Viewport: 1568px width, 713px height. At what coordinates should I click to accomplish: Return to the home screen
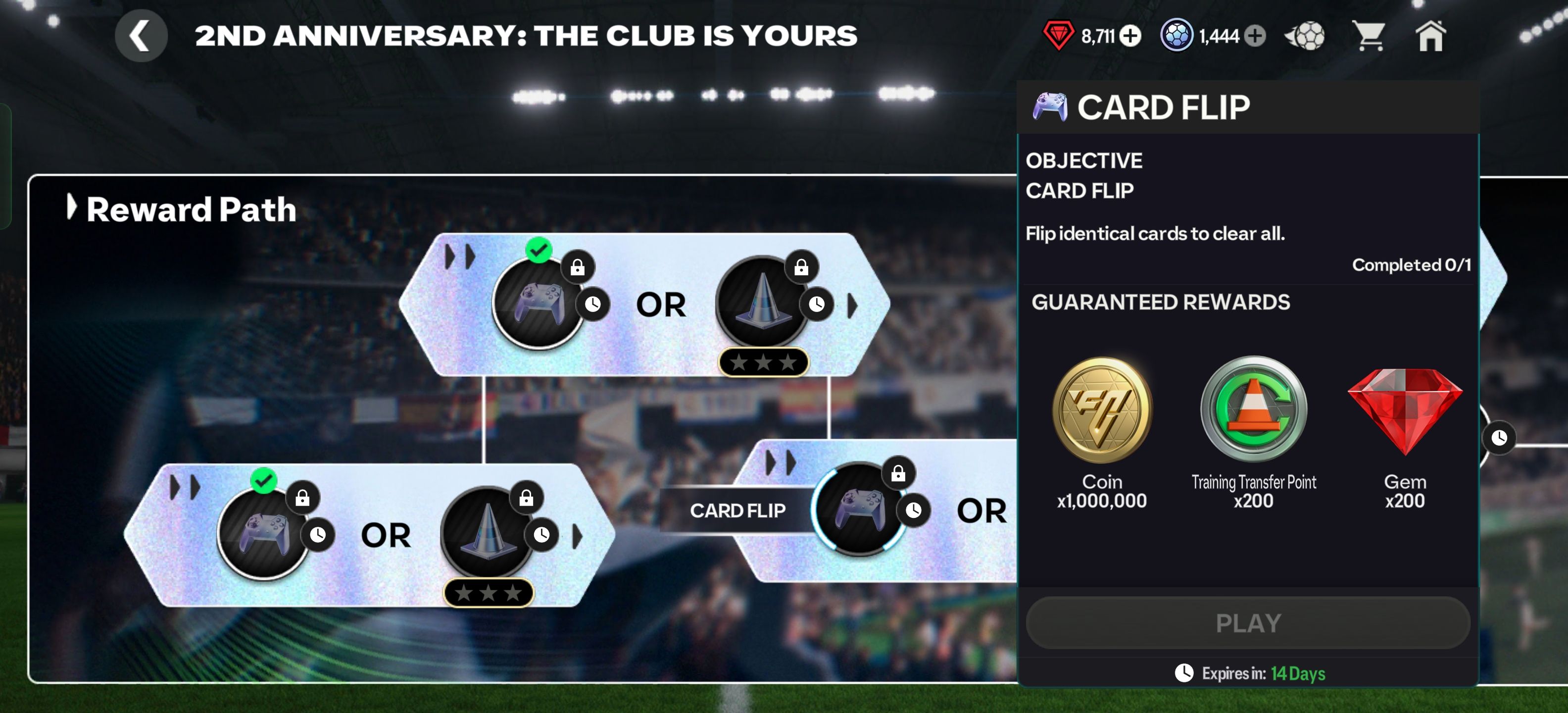click(1430, 36)
